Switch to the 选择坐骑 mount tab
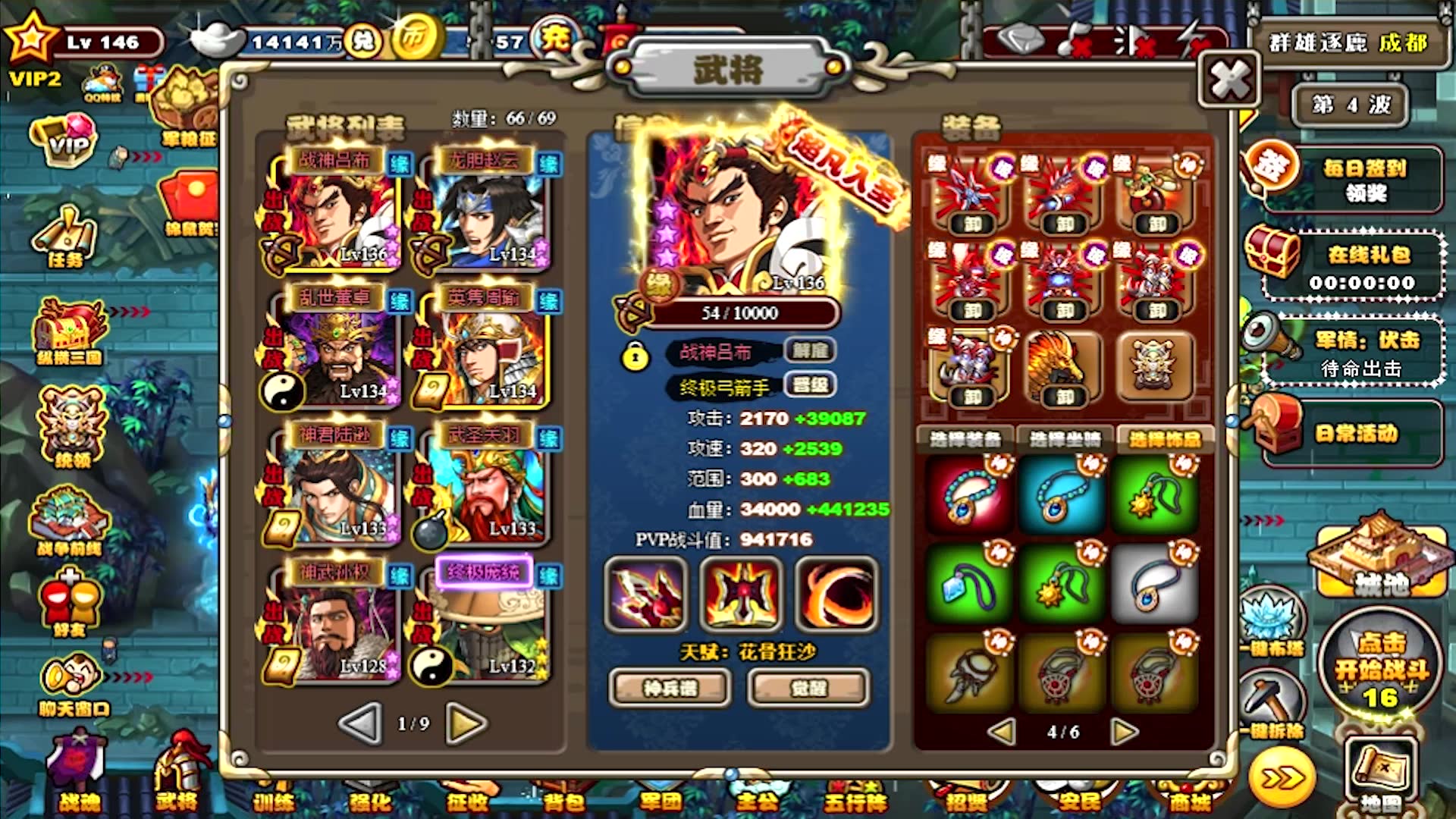The height and width of the screenshot is (819, 1456). point(1065,439)
